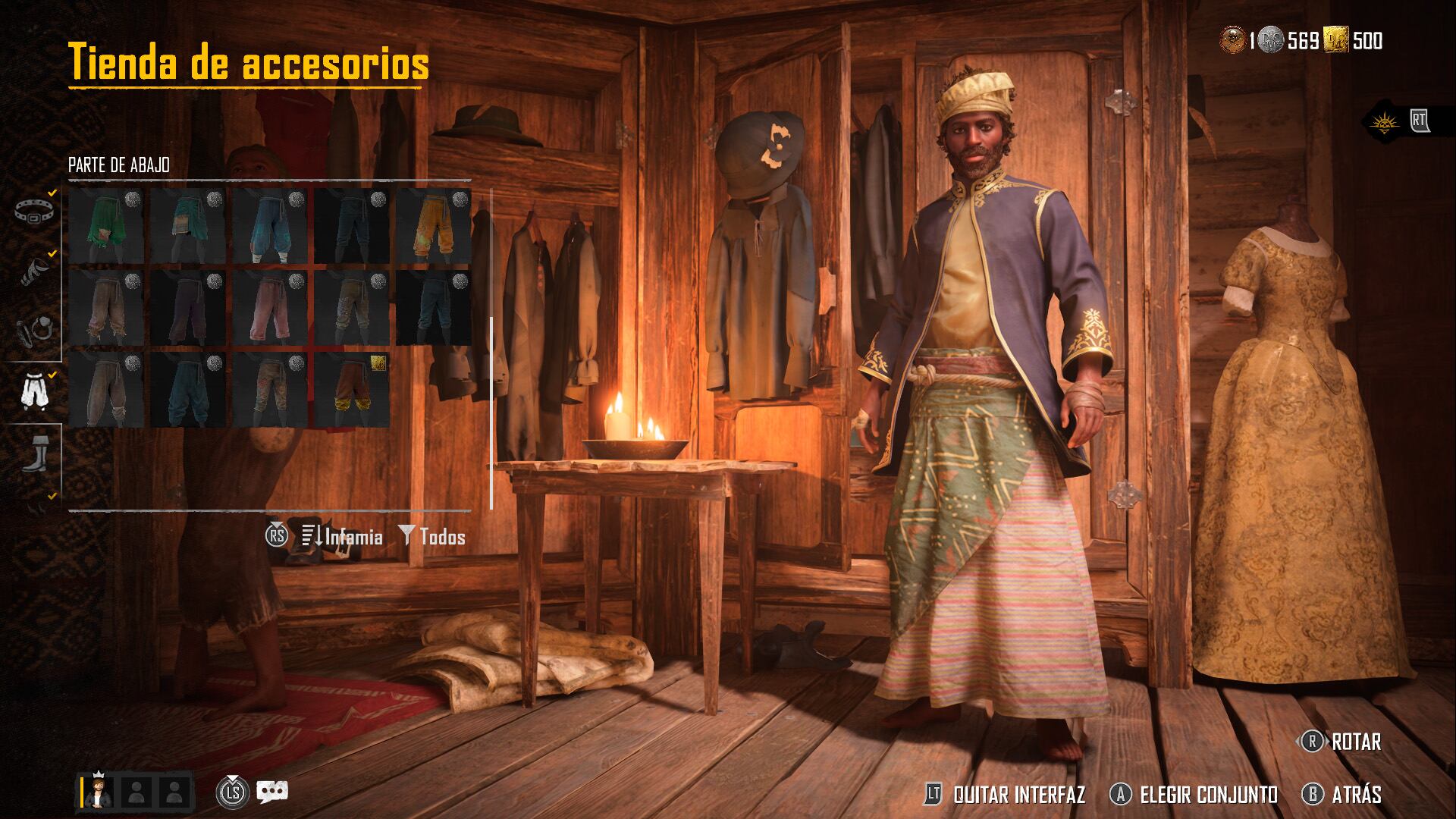Screen dimensions: 1456x819
Task: Select the crowned player portrait
Action: (98, 791)
